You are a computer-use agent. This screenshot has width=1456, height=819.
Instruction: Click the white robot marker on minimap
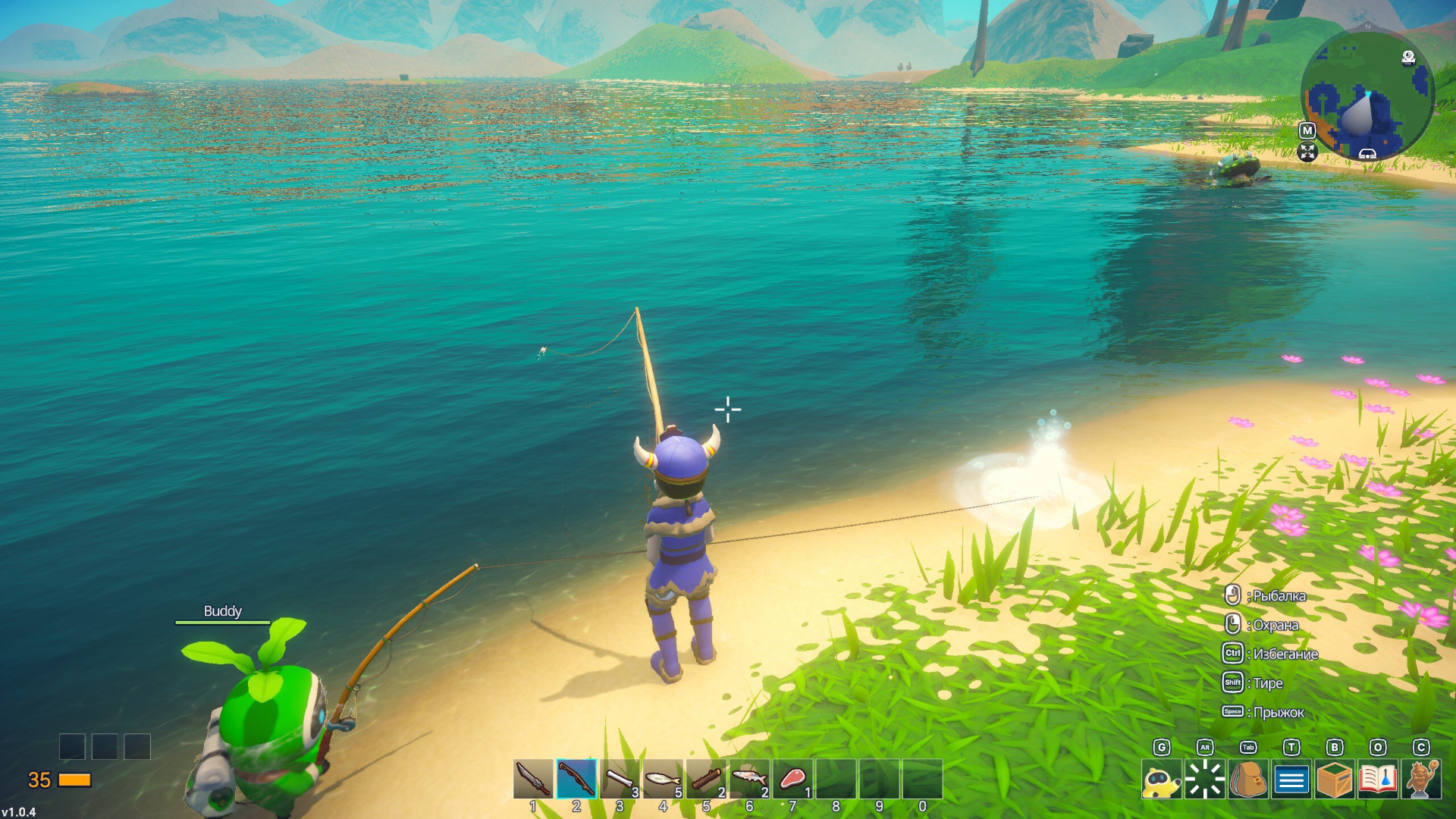pyautogui.click(x=1408, y=58)
